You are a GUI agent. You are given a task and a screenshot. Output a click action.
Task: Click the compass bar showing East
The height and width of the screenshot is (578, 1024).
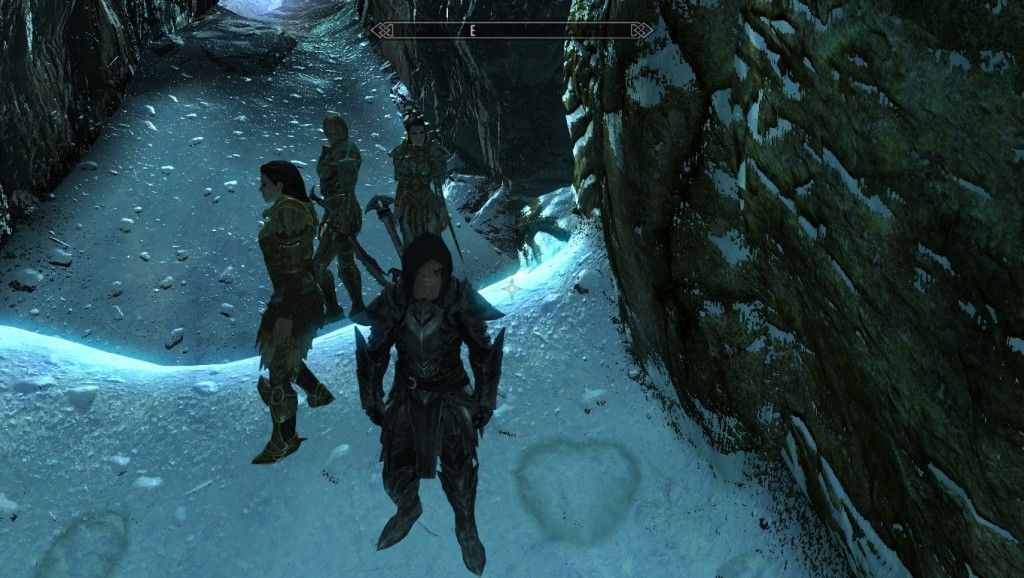(x=512, y=31)
